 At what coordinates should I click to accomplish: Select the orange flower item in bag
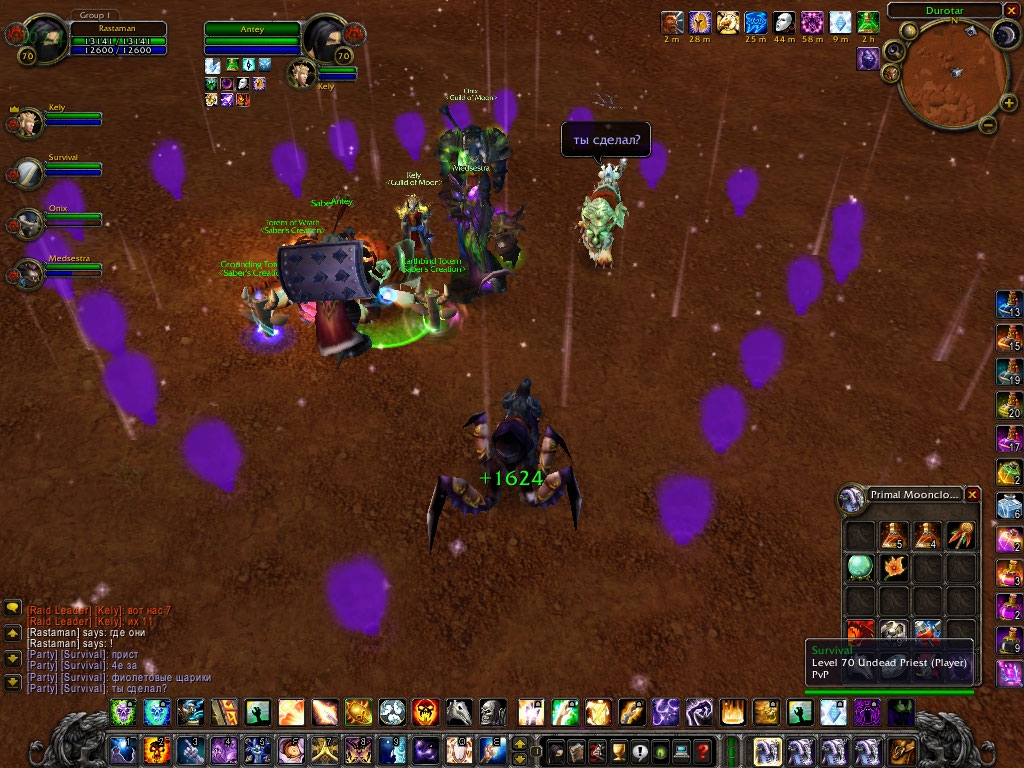893,567
